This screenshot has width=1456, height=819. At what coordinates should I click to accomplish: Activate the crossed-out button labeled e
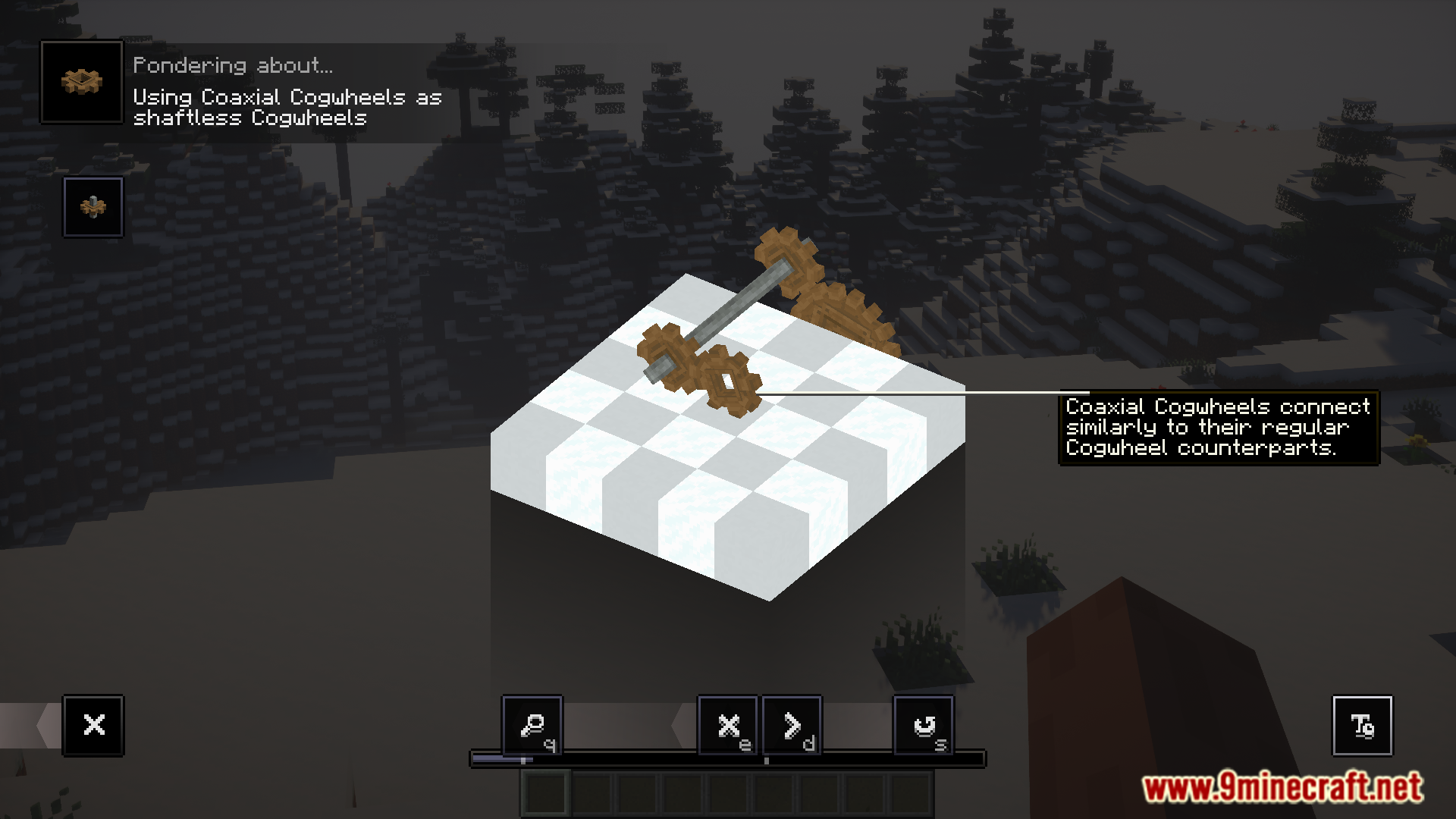728,725
